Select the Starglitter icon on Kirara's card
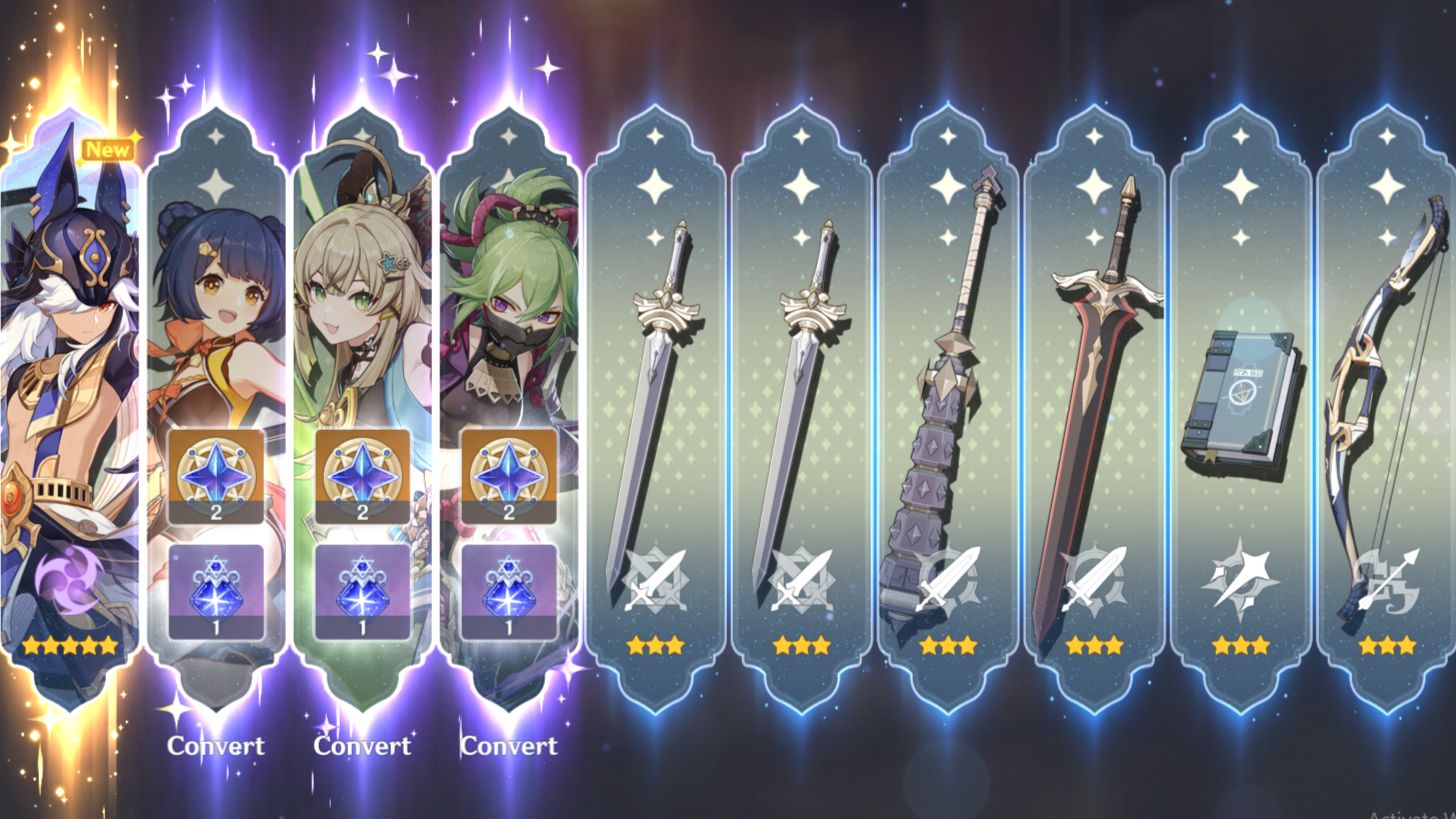This screenshot has width=1456, height=819. pyautogui.click(x=363, y=478)
